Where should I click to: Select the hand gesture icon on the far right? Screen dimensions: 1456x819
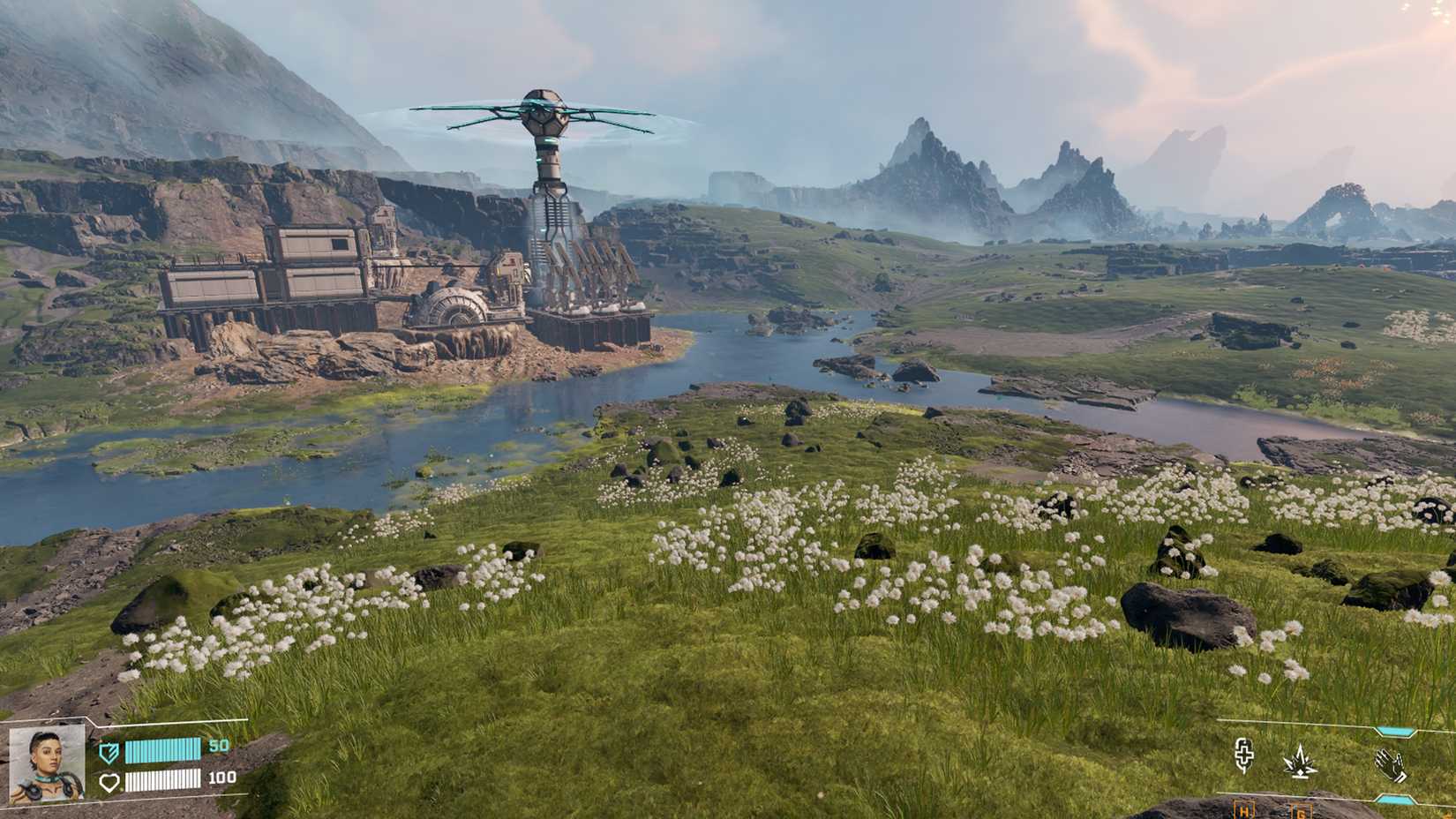1392,765
